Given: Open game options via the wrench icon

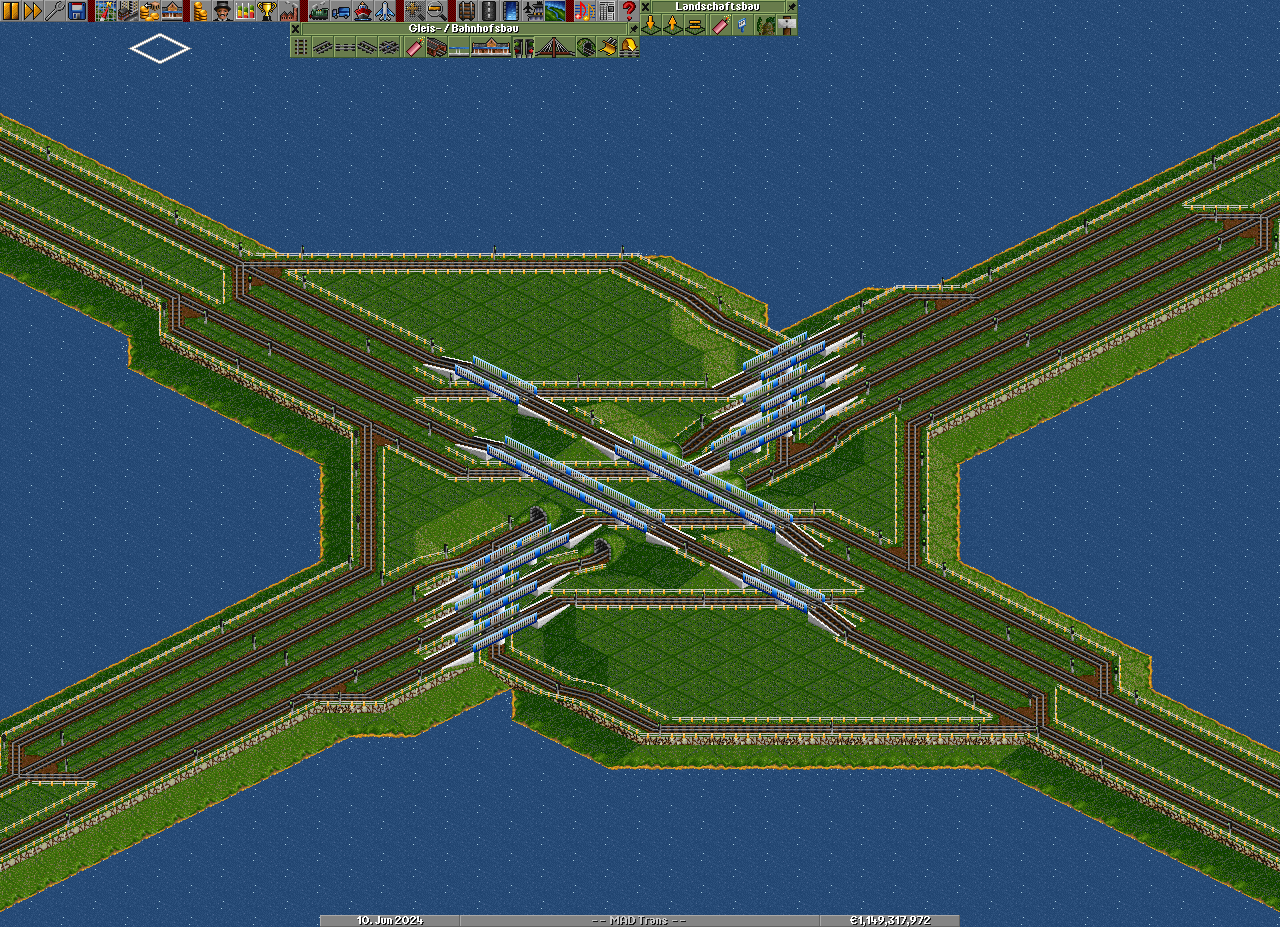Looking at the screenshot, I should tap(54, 11).
